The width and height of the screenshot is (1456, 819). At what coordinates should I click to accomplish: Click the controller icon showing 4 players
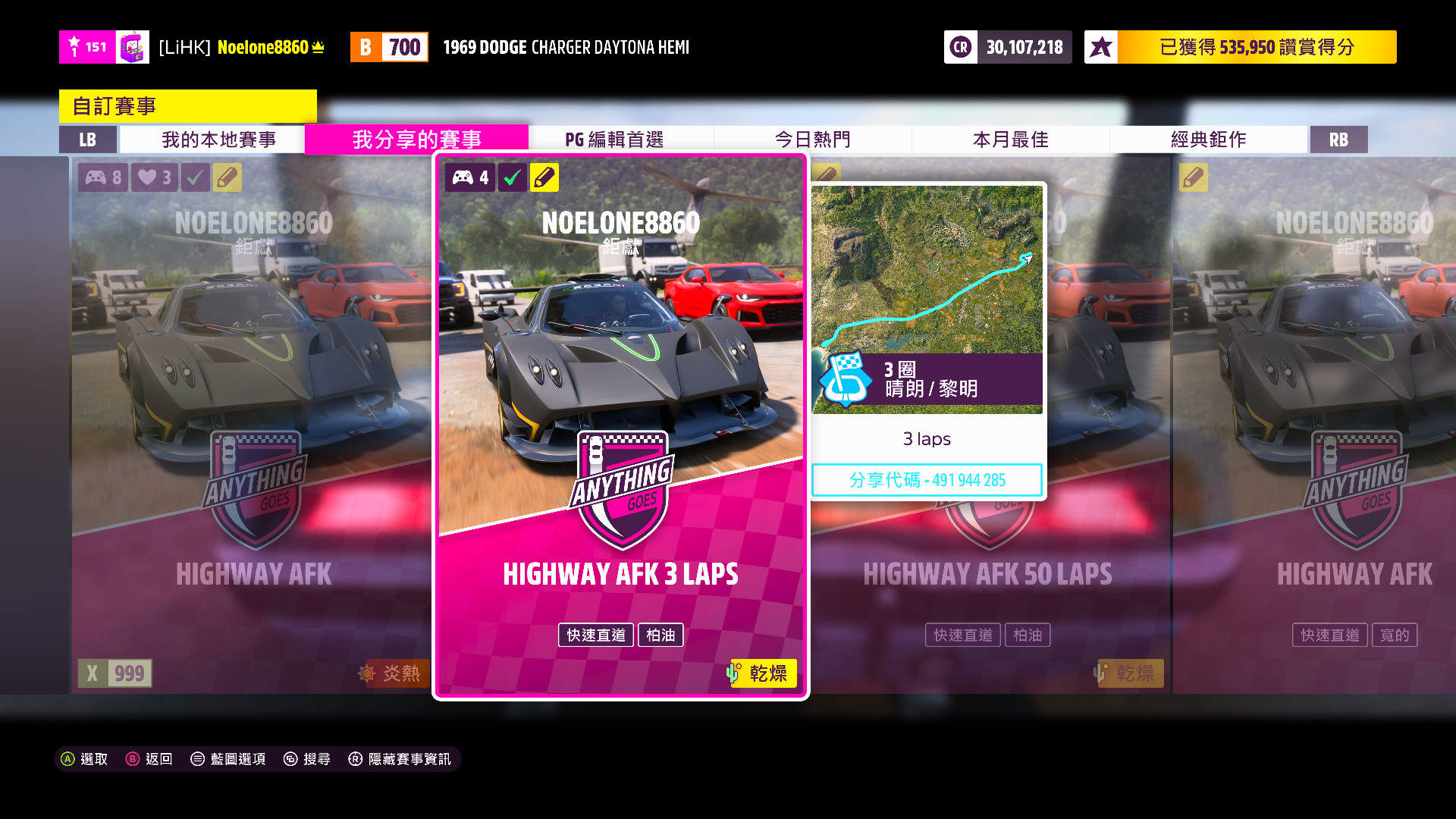[x=469, y=177]
